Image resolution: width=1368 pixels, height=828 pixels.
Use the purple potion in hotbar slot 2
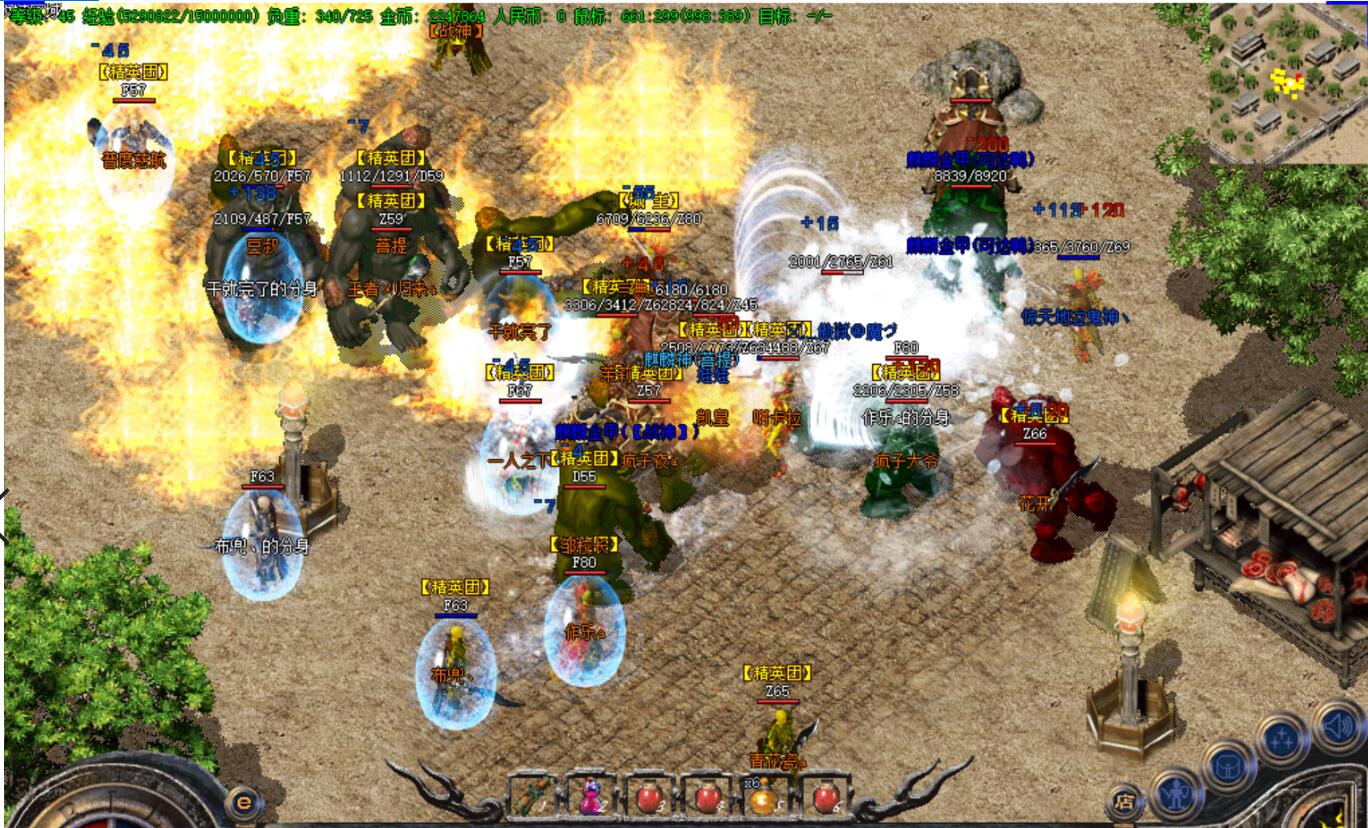(591, 797)
